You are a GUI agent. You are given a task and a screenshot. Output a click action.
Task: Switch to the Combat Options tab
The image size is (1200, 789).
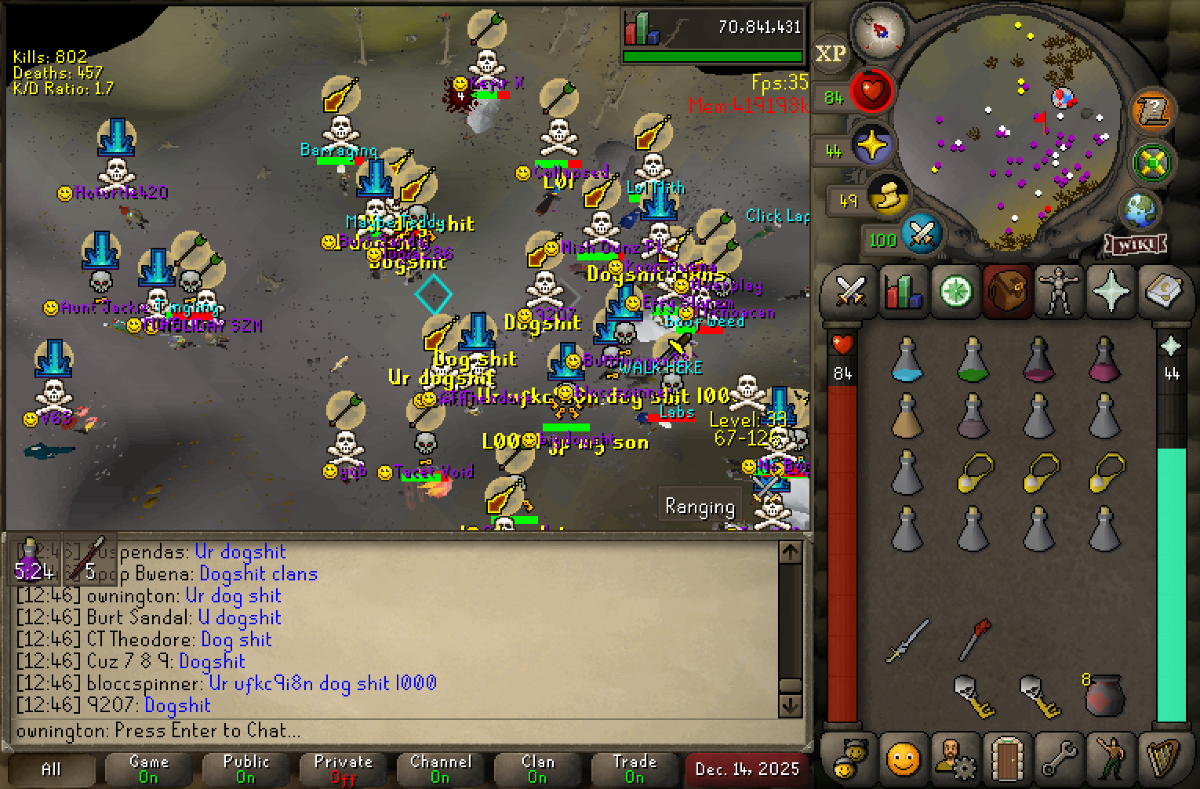tap(851, 291)
